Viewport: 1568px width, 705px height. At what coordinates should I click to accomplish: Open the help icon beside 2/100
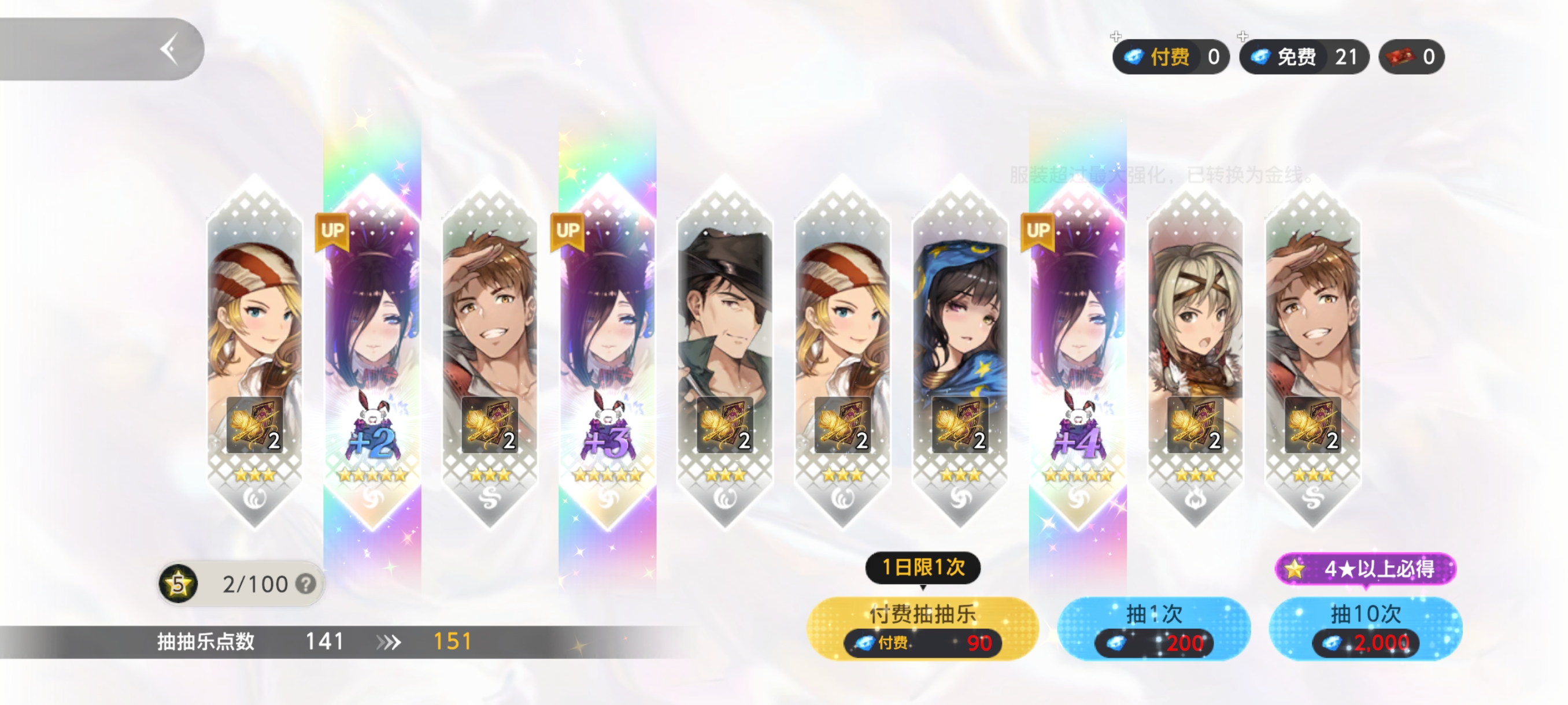[x=306, y=584]
